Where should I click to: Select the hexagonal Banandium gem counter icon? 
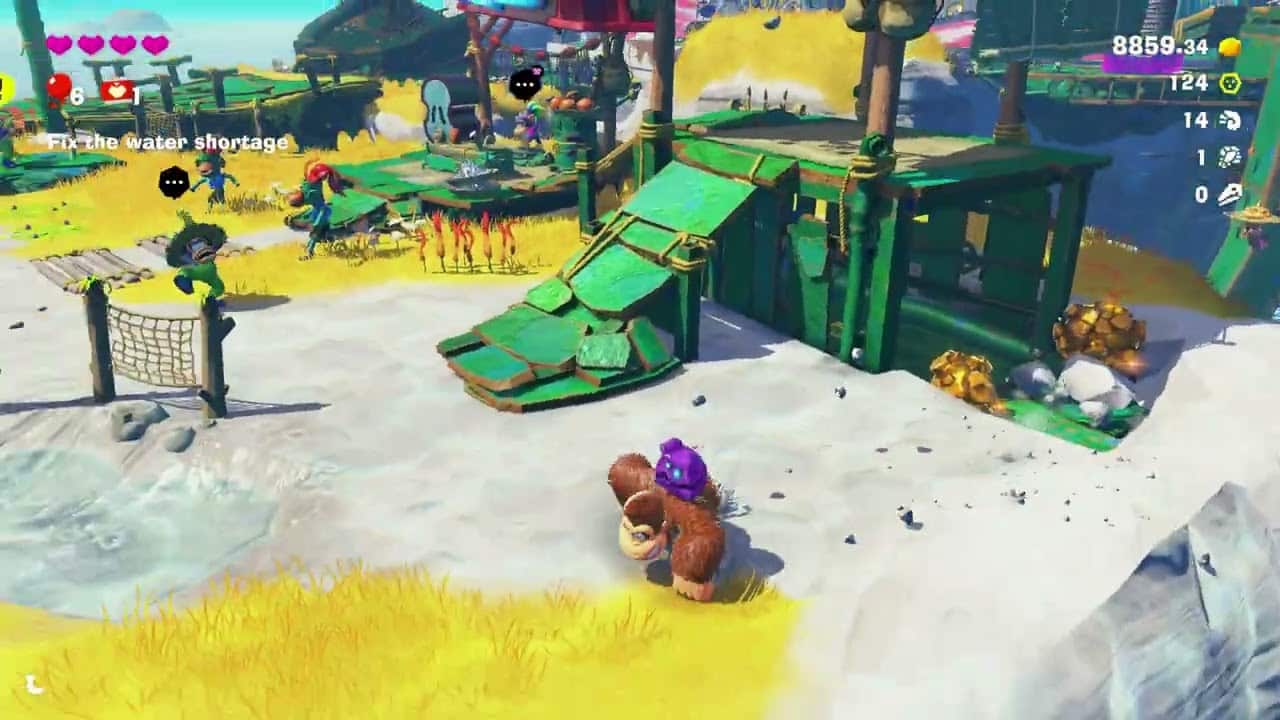coord(1230,83)
